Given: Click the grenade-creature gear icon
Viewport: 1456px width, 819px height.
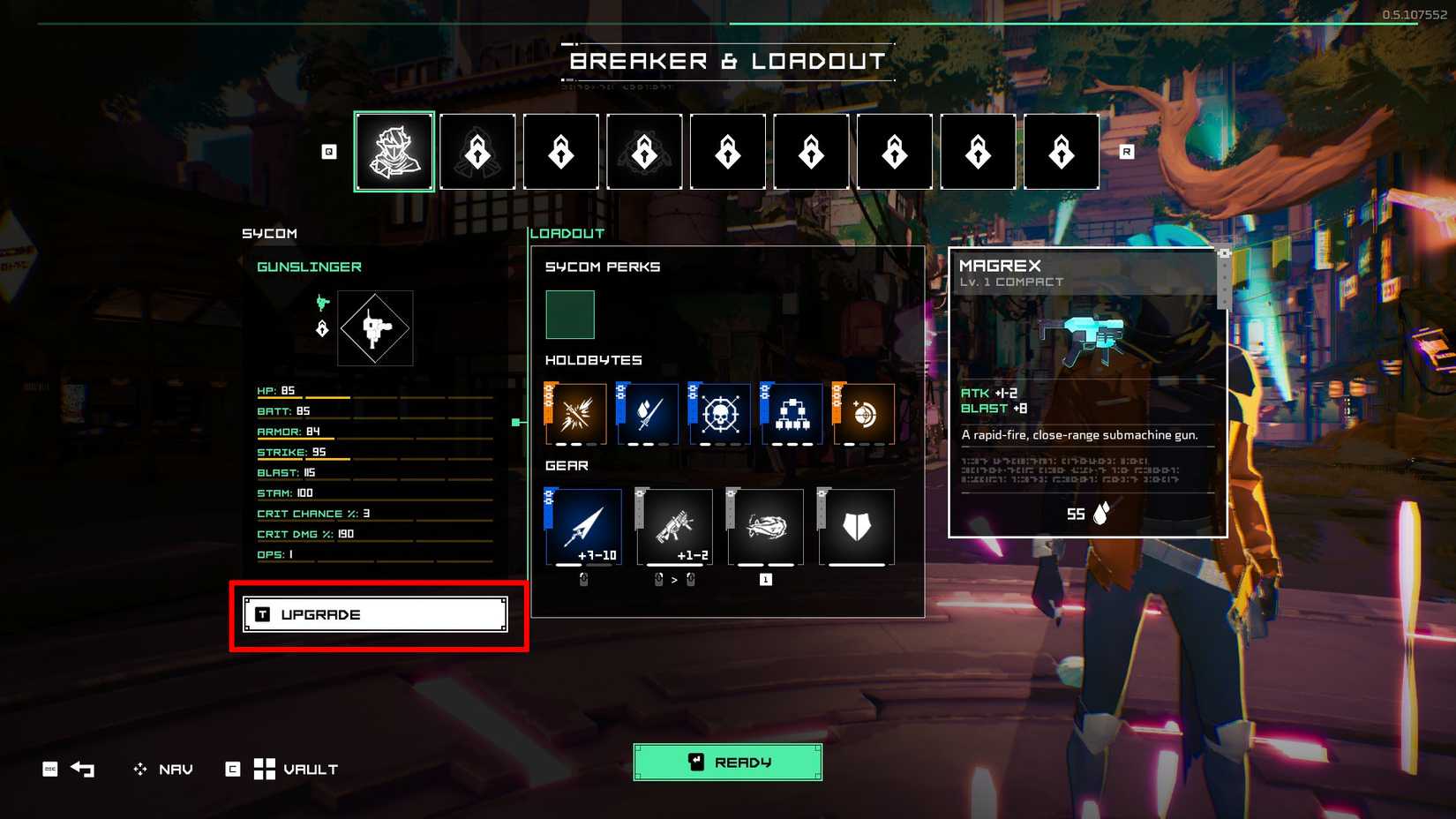Looking at the screenshot, I should tap(764, 527).
